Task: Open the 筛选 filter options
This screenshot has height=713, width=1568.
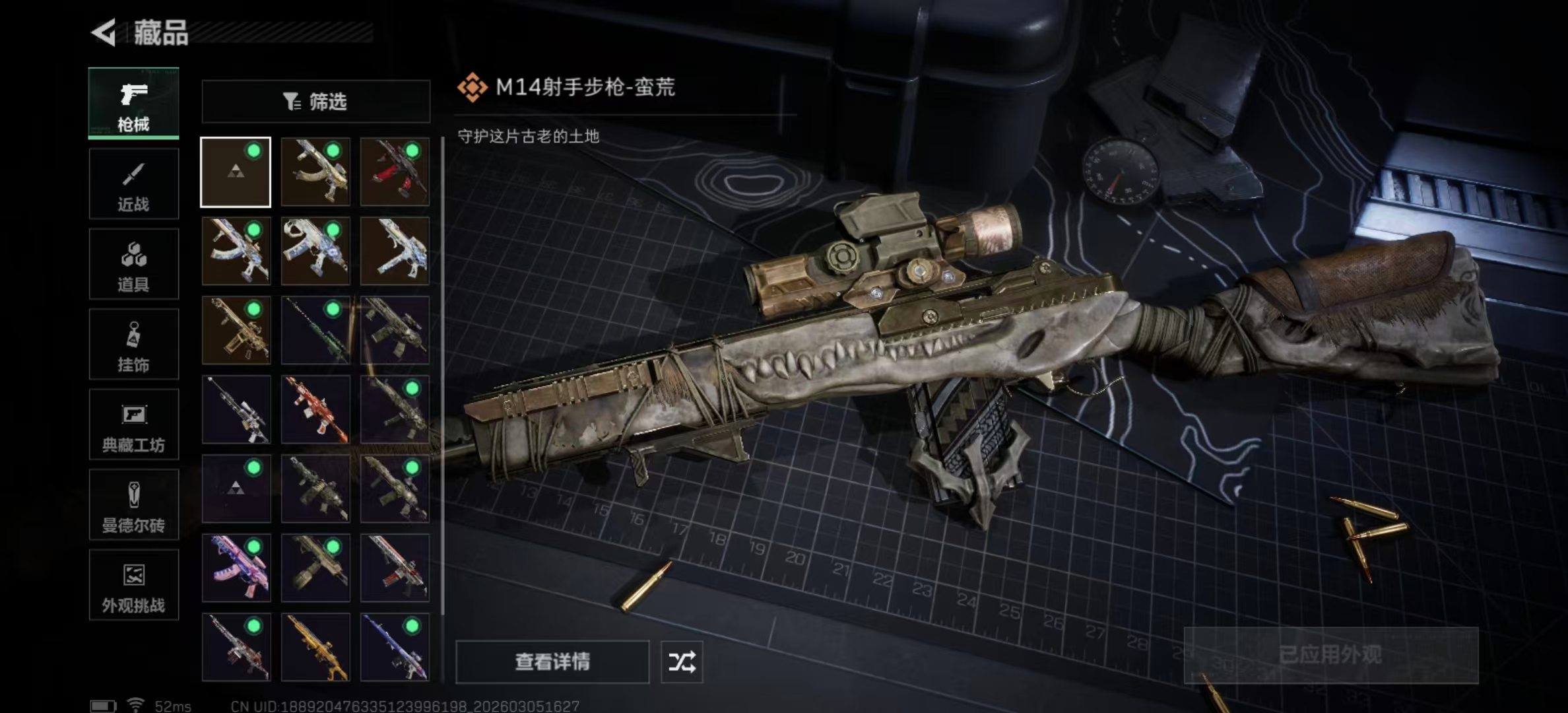Action: click(x=315, y=101)
